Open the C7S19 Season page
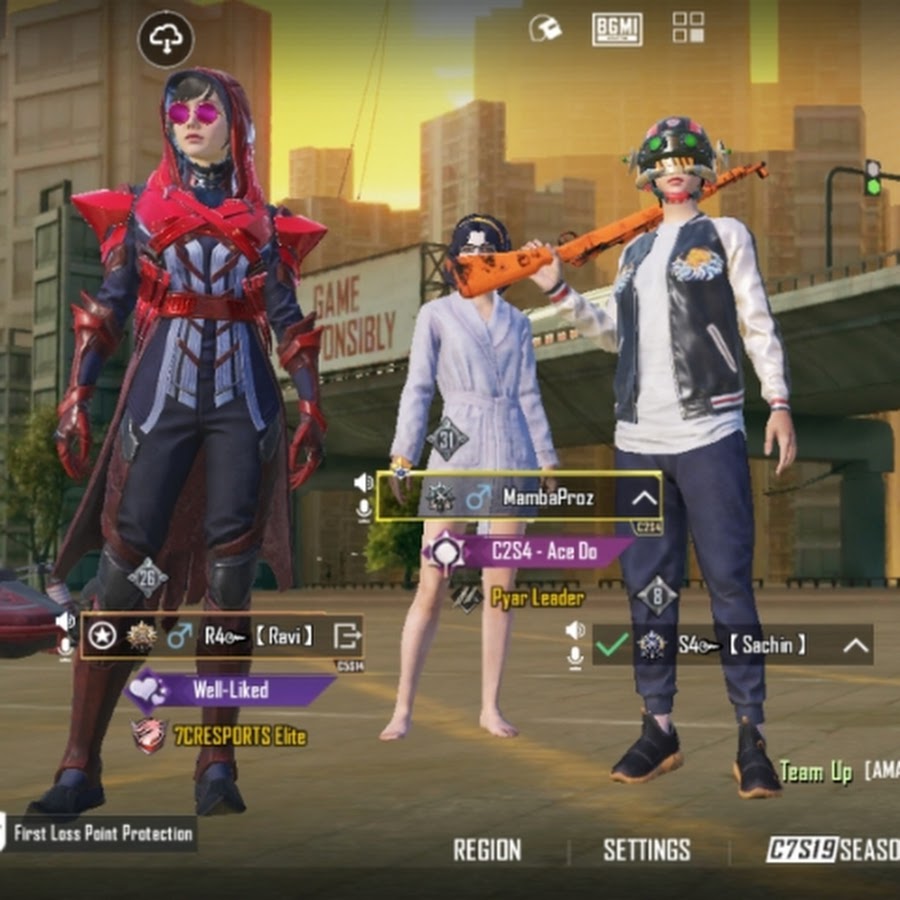 click(832, 850)
